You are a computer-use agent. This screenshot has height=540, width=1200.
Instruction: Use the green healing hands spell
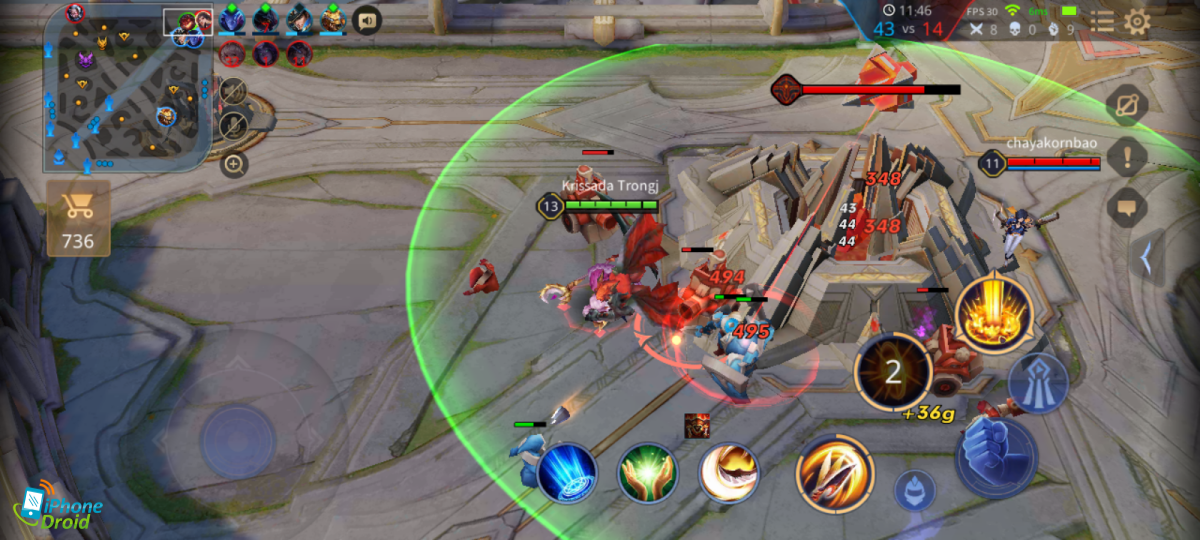tap(647, 473)
